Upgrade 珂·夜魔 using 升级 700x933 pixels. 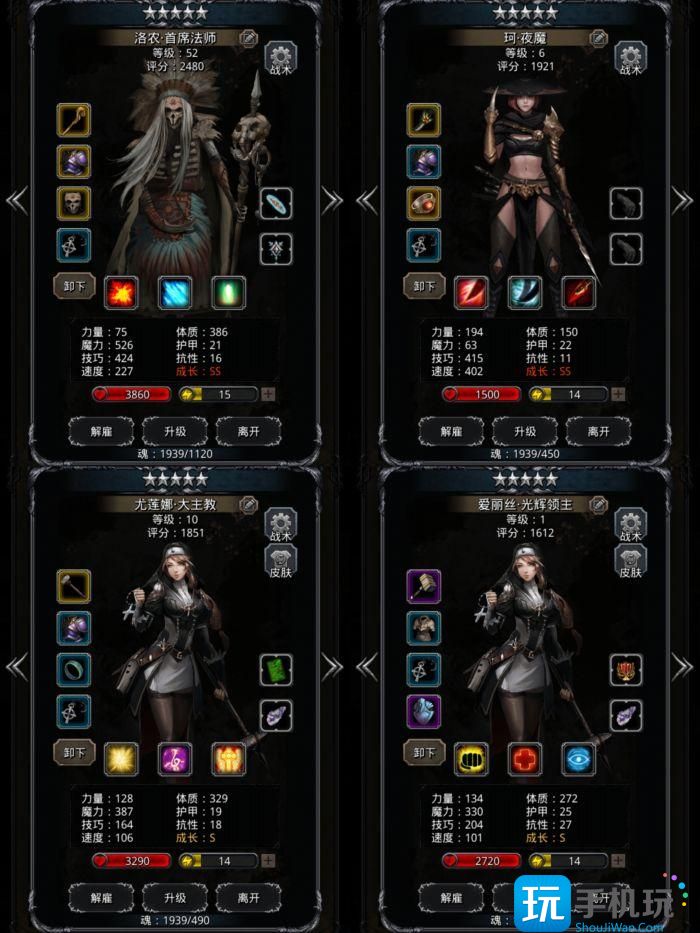click(524, 431)
